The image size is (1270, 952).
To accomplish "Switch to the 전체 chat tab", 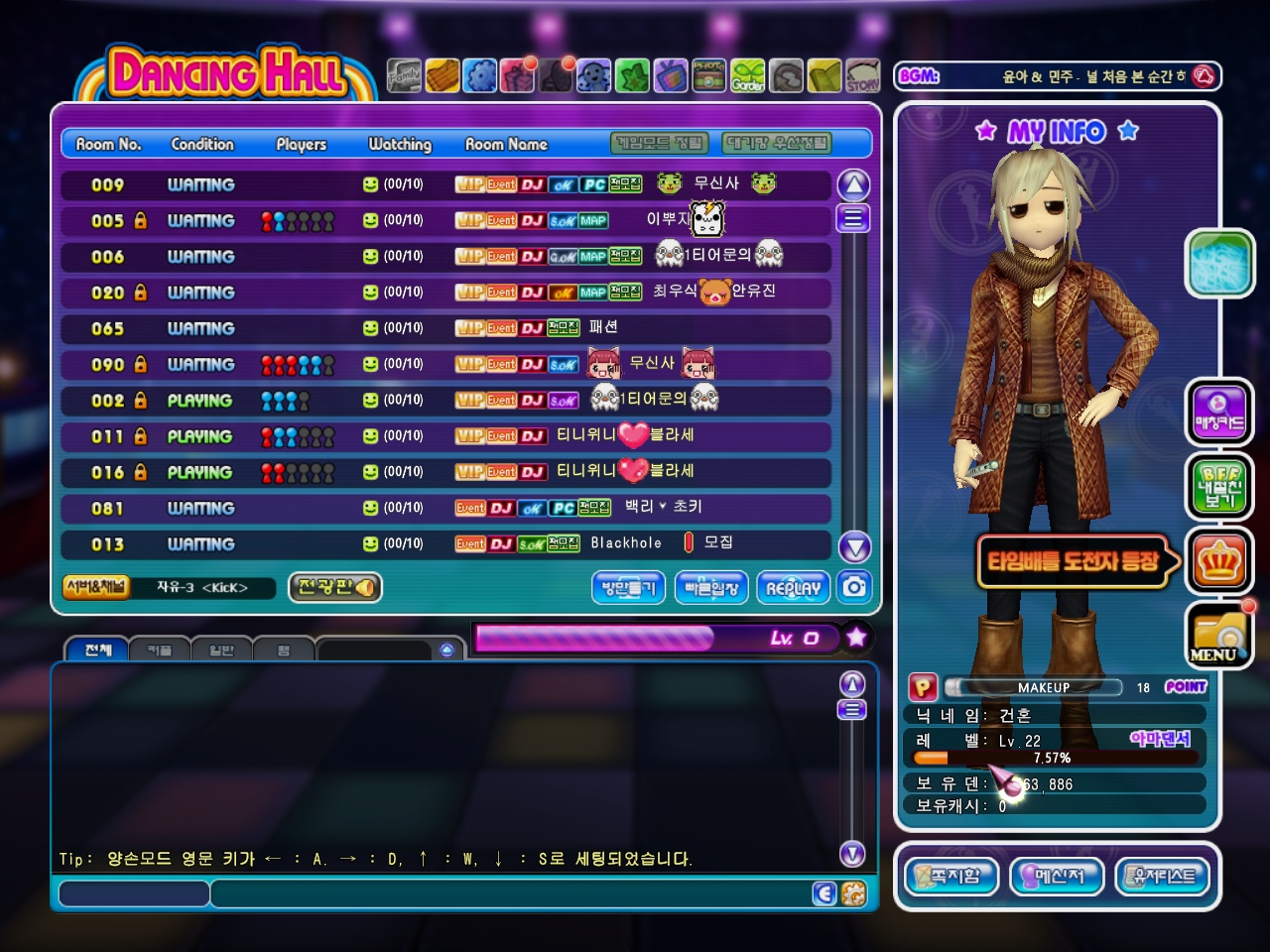I will tap(97, 650).
